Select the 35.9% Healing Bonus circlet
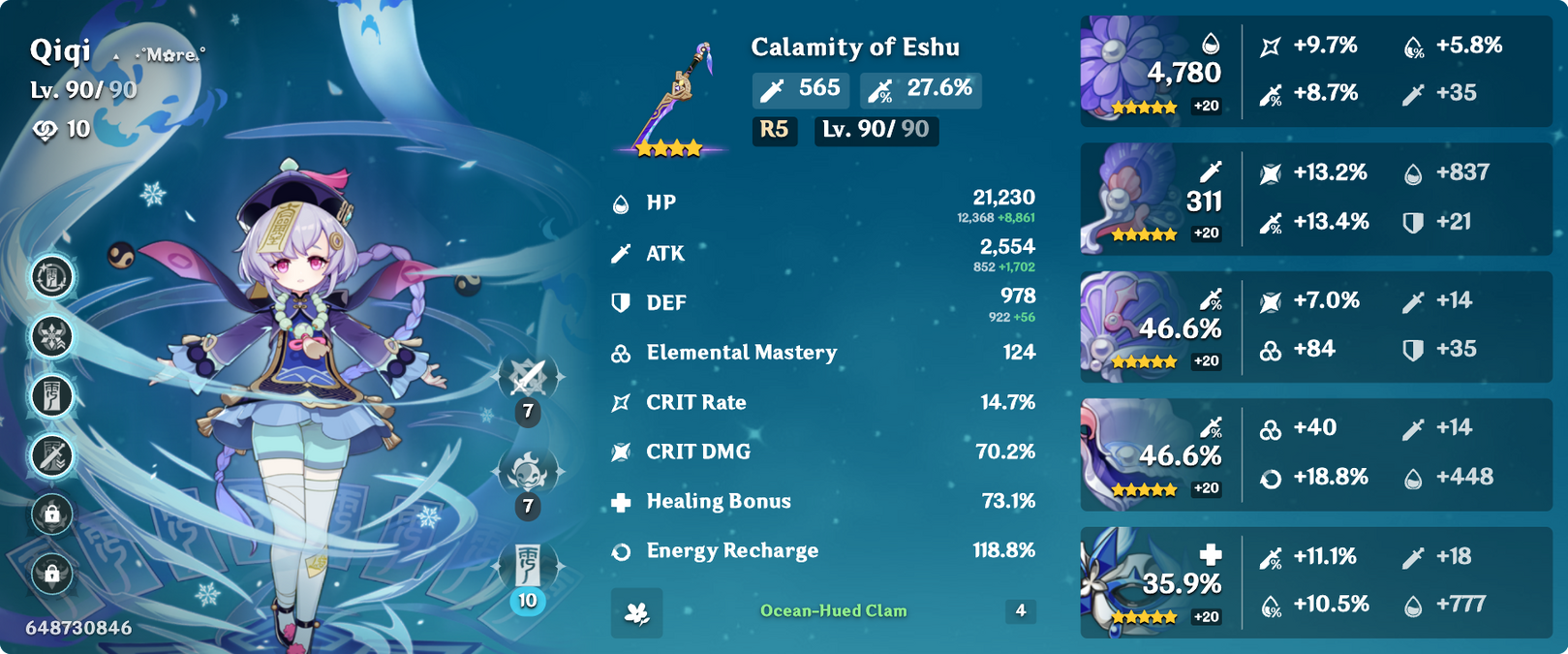Screen dimensions: 1568x654 [x=1131, y=581]
